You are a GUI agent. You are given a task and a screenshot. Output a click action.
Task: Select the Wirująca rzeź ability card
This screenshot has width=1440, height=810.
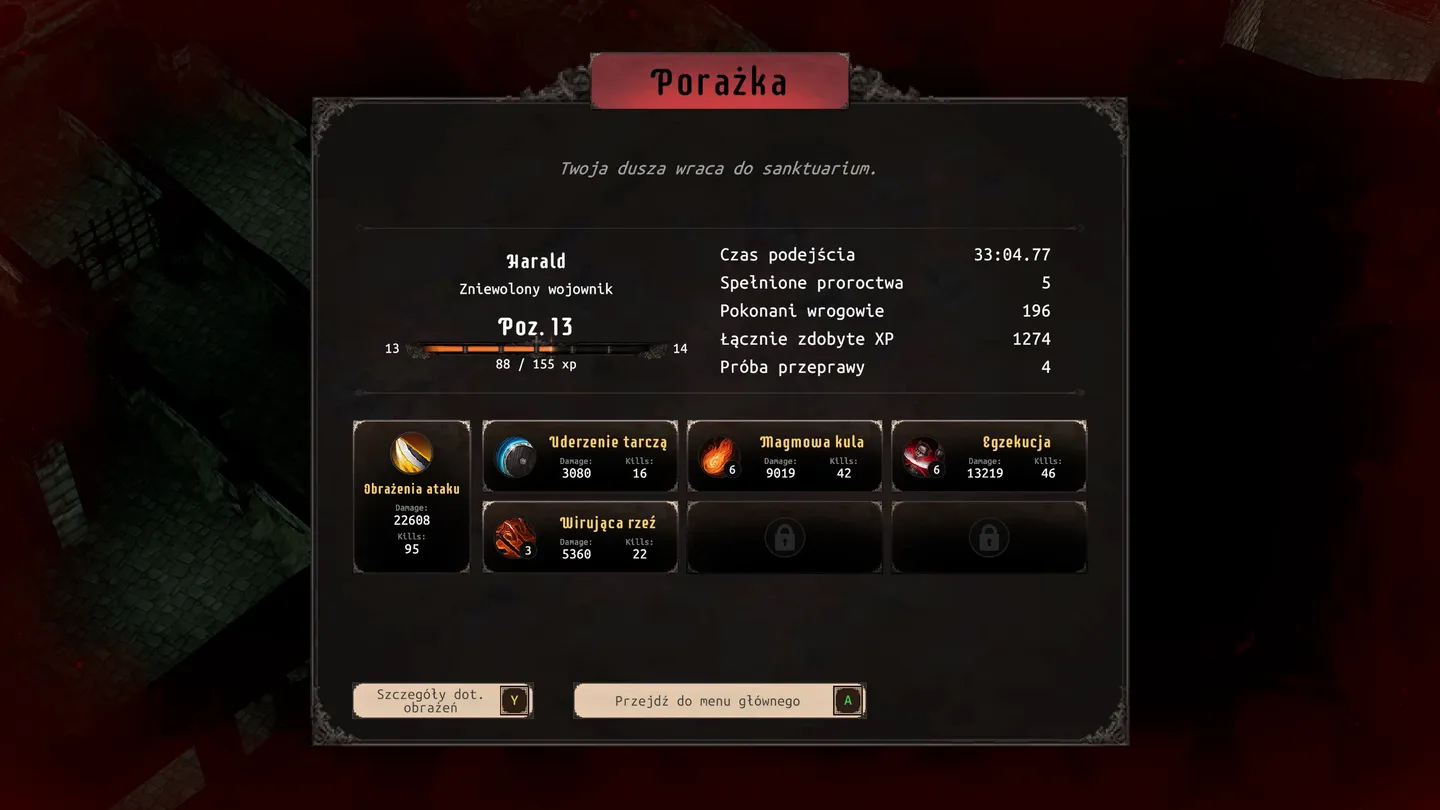pyautogui.click(x=580, y=538)
